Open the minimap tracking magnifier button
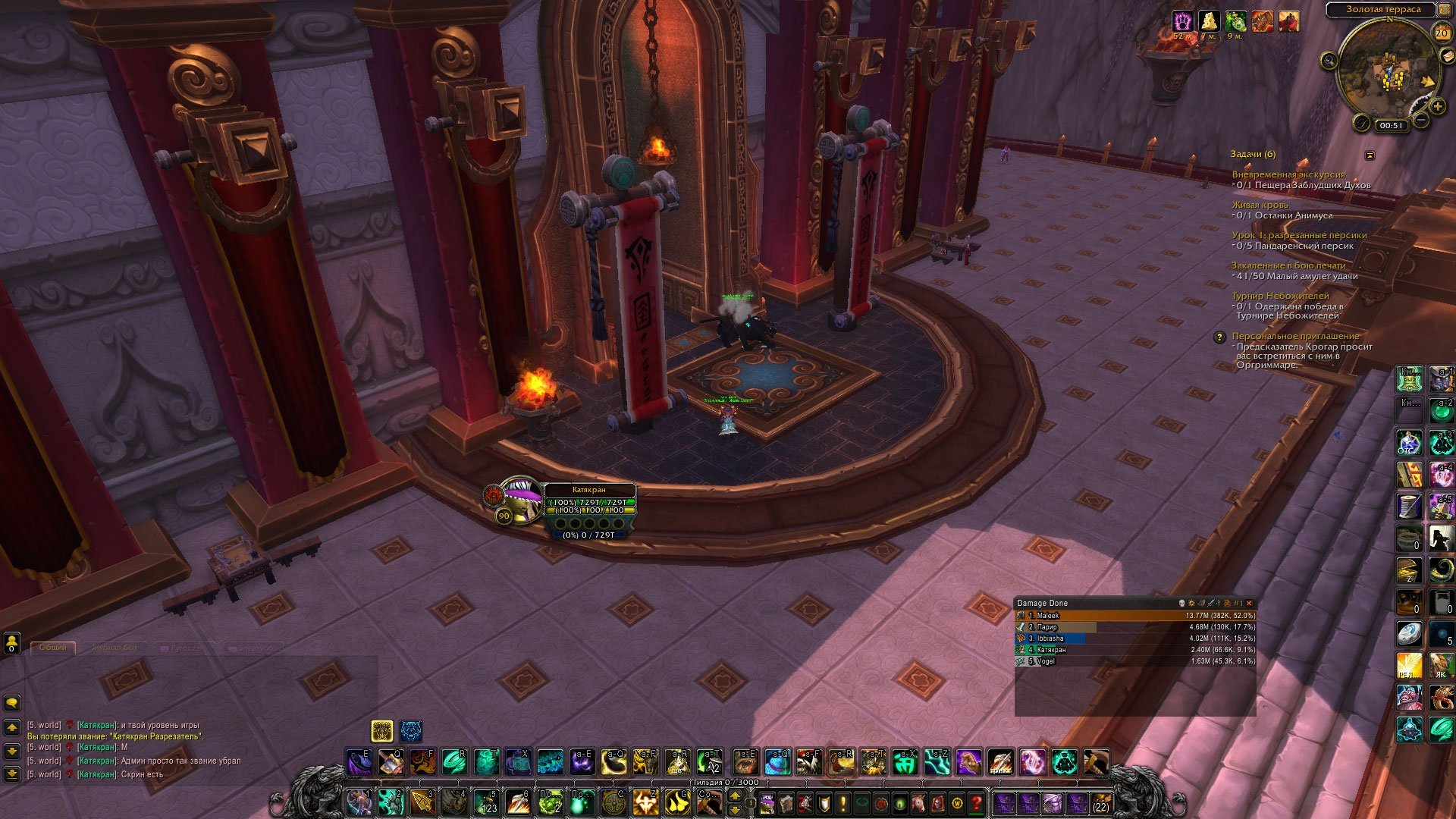Image resolution: width=1456 pixels, height=819 pixels. [1329, 61]
